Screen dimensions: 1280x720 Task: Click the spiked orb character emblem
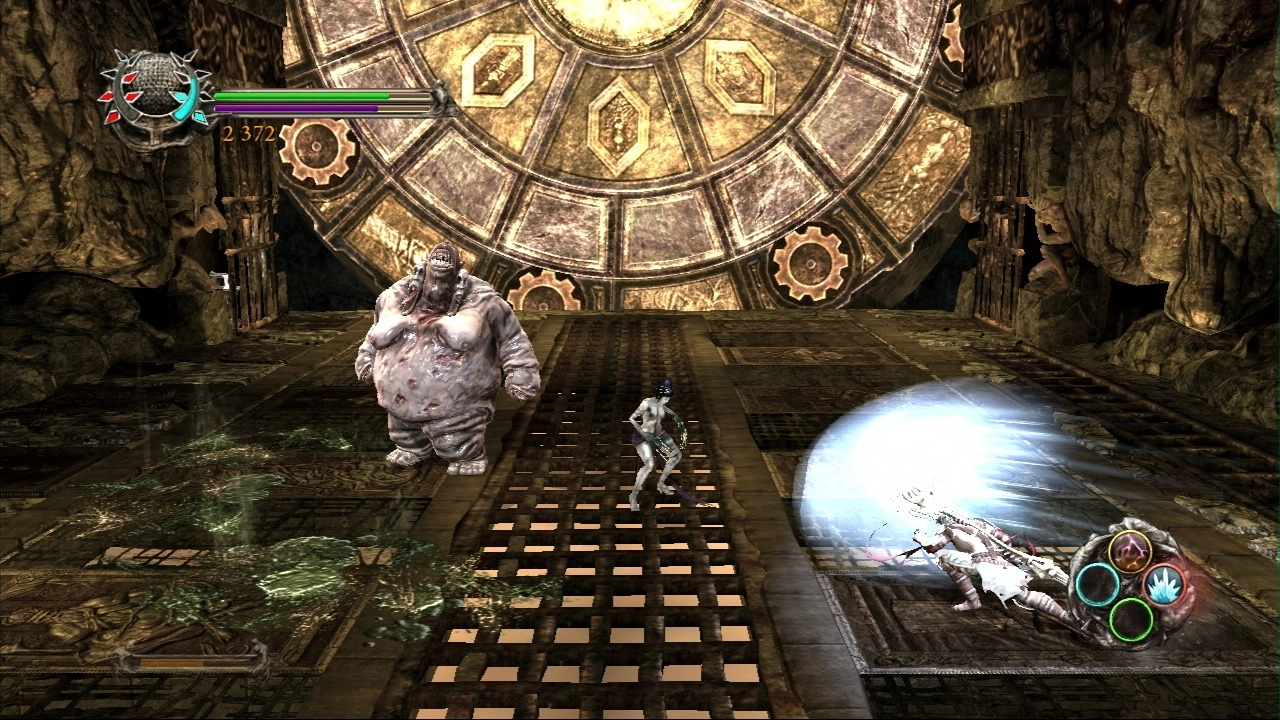coord(149,94)
